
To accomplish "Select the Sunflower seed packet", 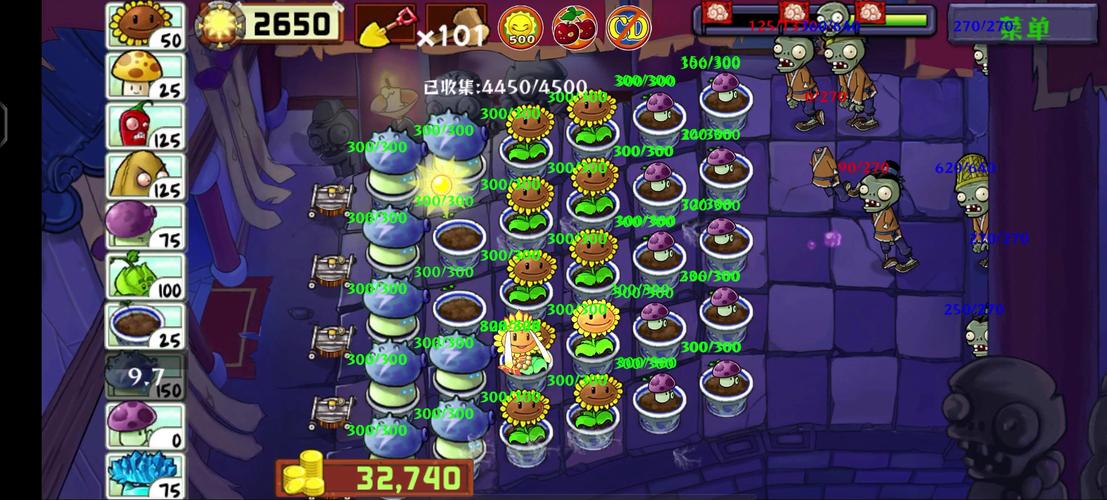I will coord(145,26).
